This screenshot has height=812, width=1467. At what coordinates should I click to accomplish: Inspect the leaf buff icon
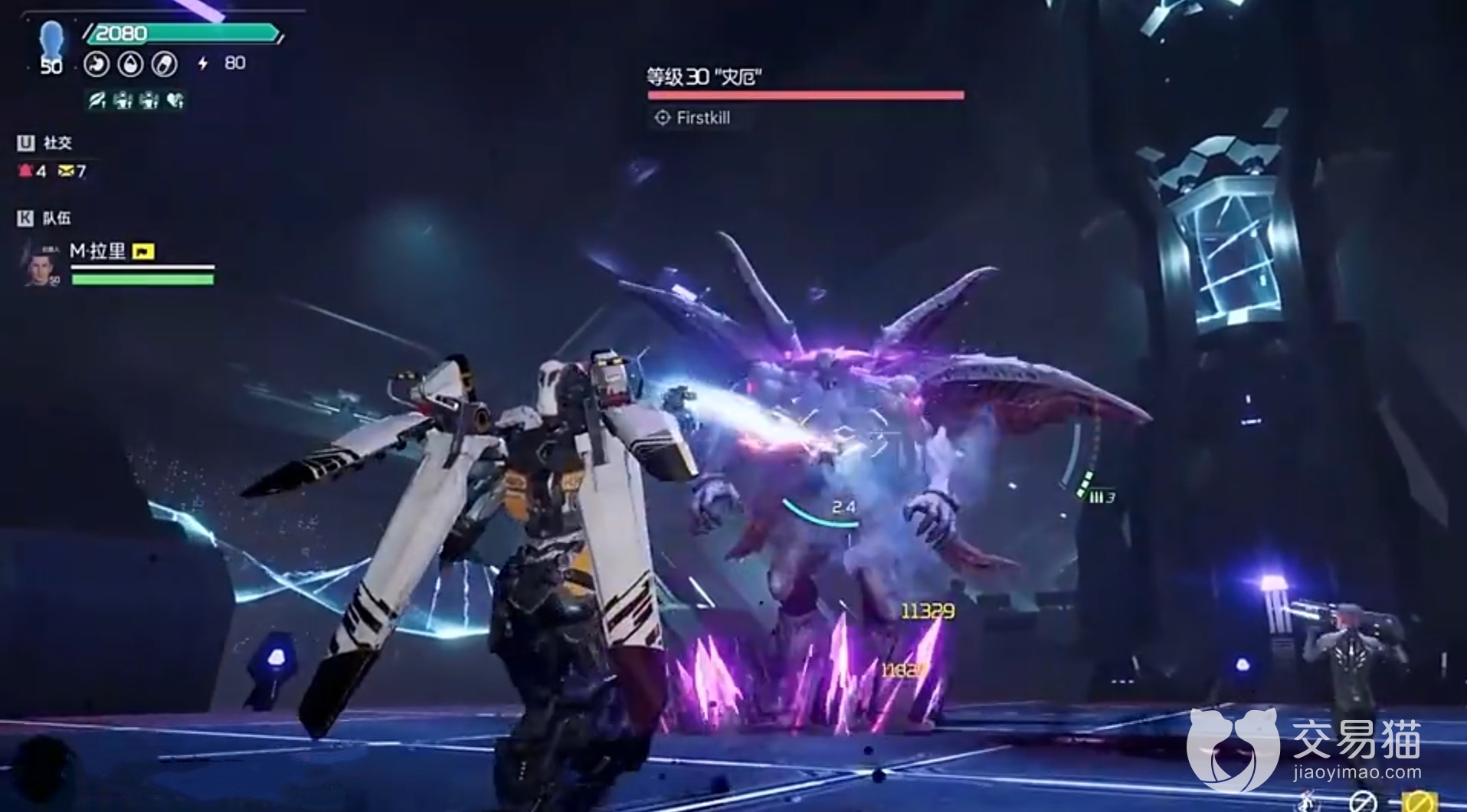click(97, 100)
